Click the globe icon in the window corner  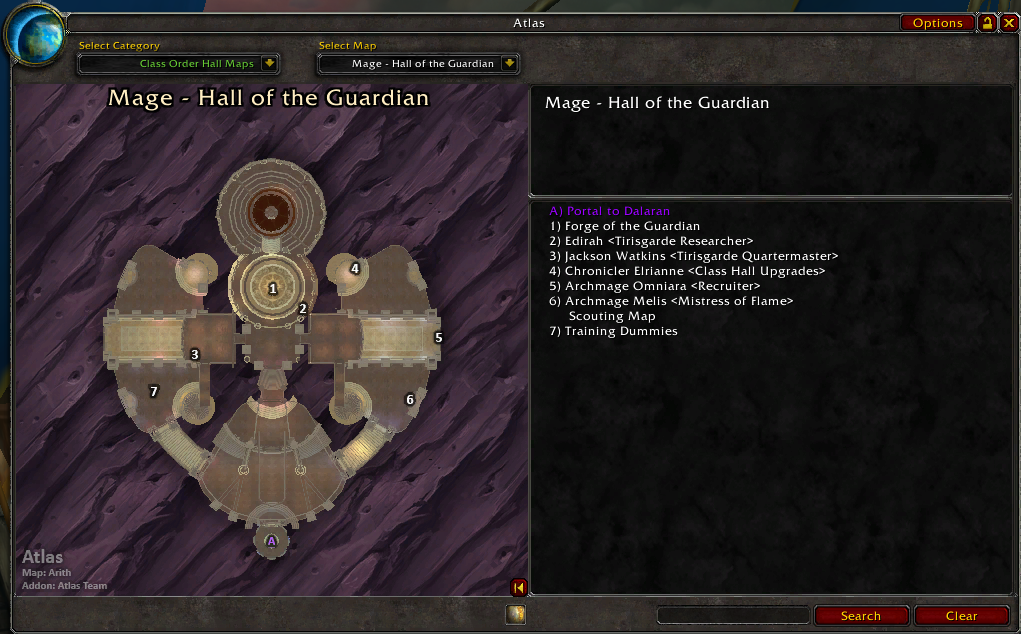click(34, 34)
